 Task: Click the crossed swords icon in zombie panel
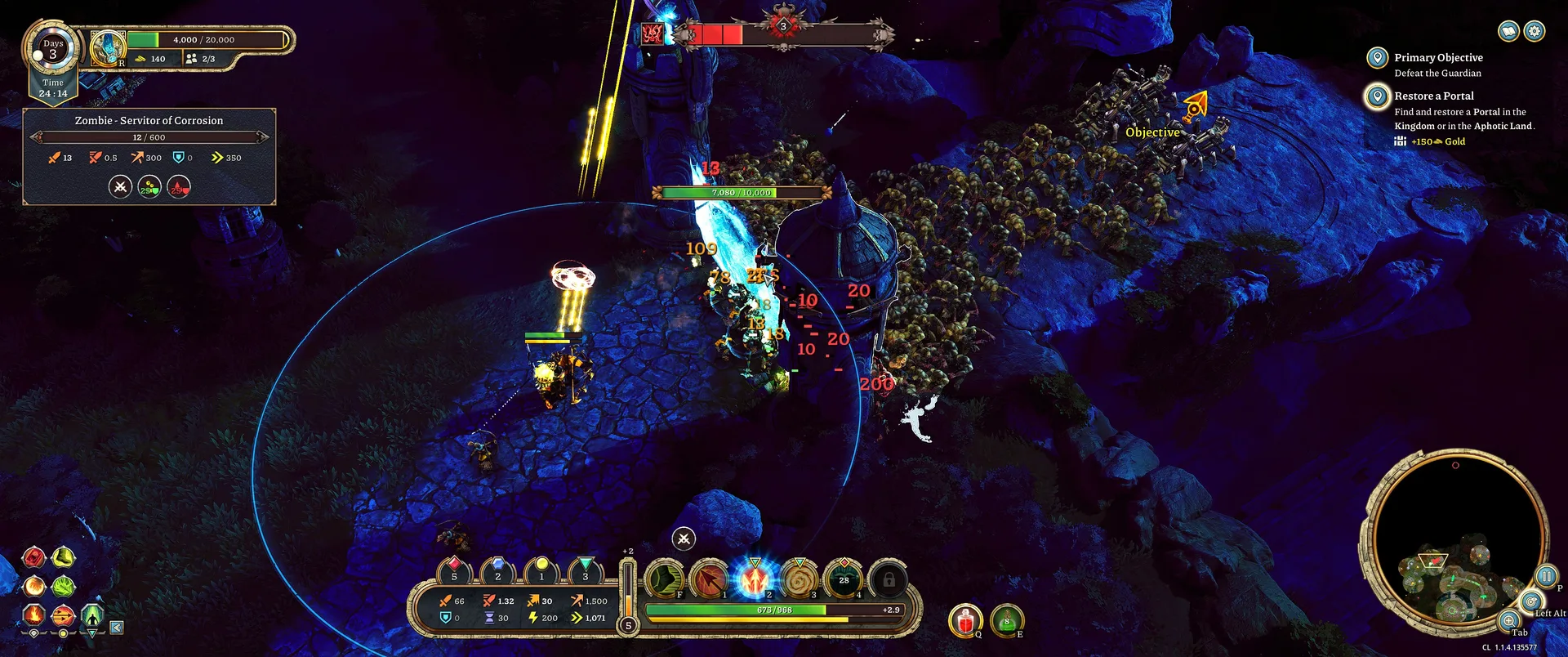pos(120,187)
